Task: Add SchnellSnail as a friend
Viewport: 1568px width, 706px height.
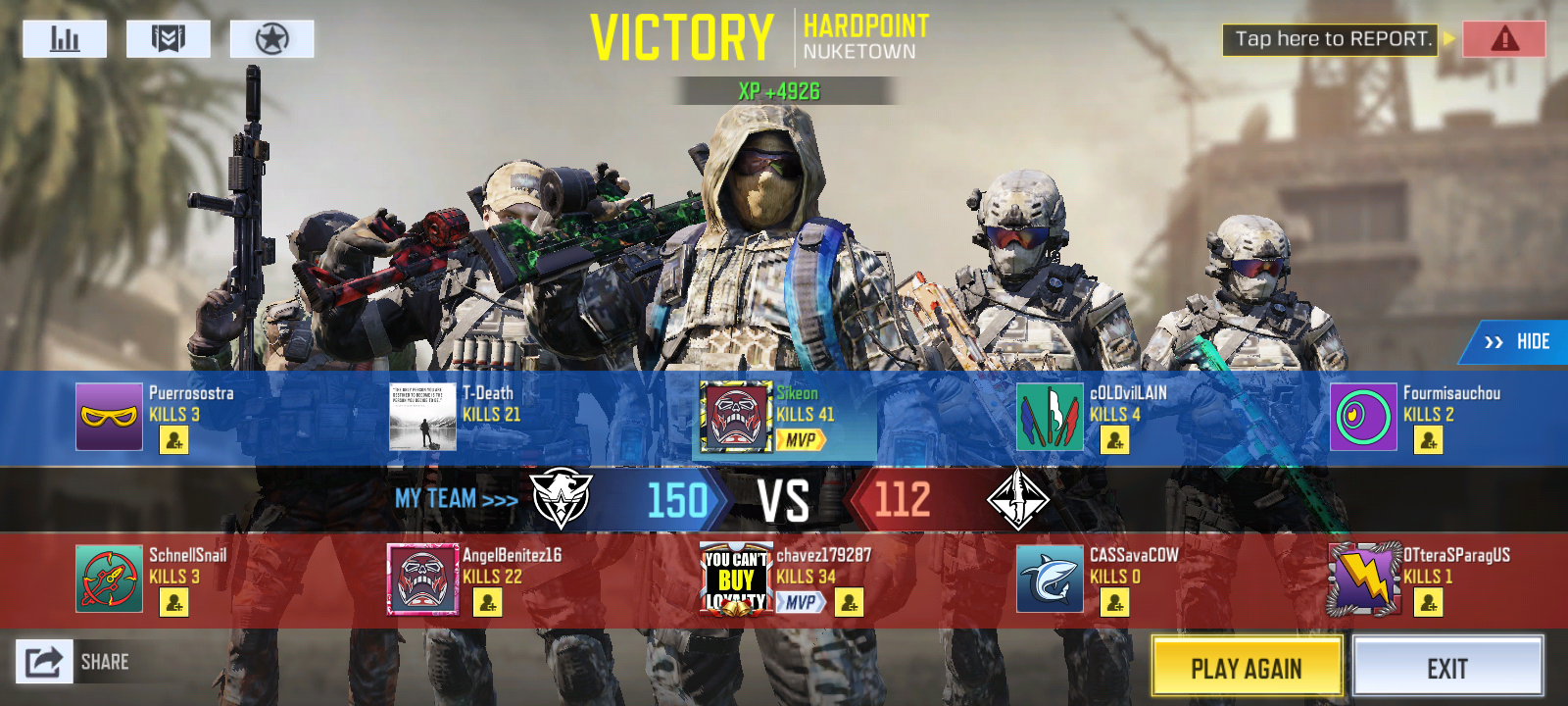Action: pos(173,603)
